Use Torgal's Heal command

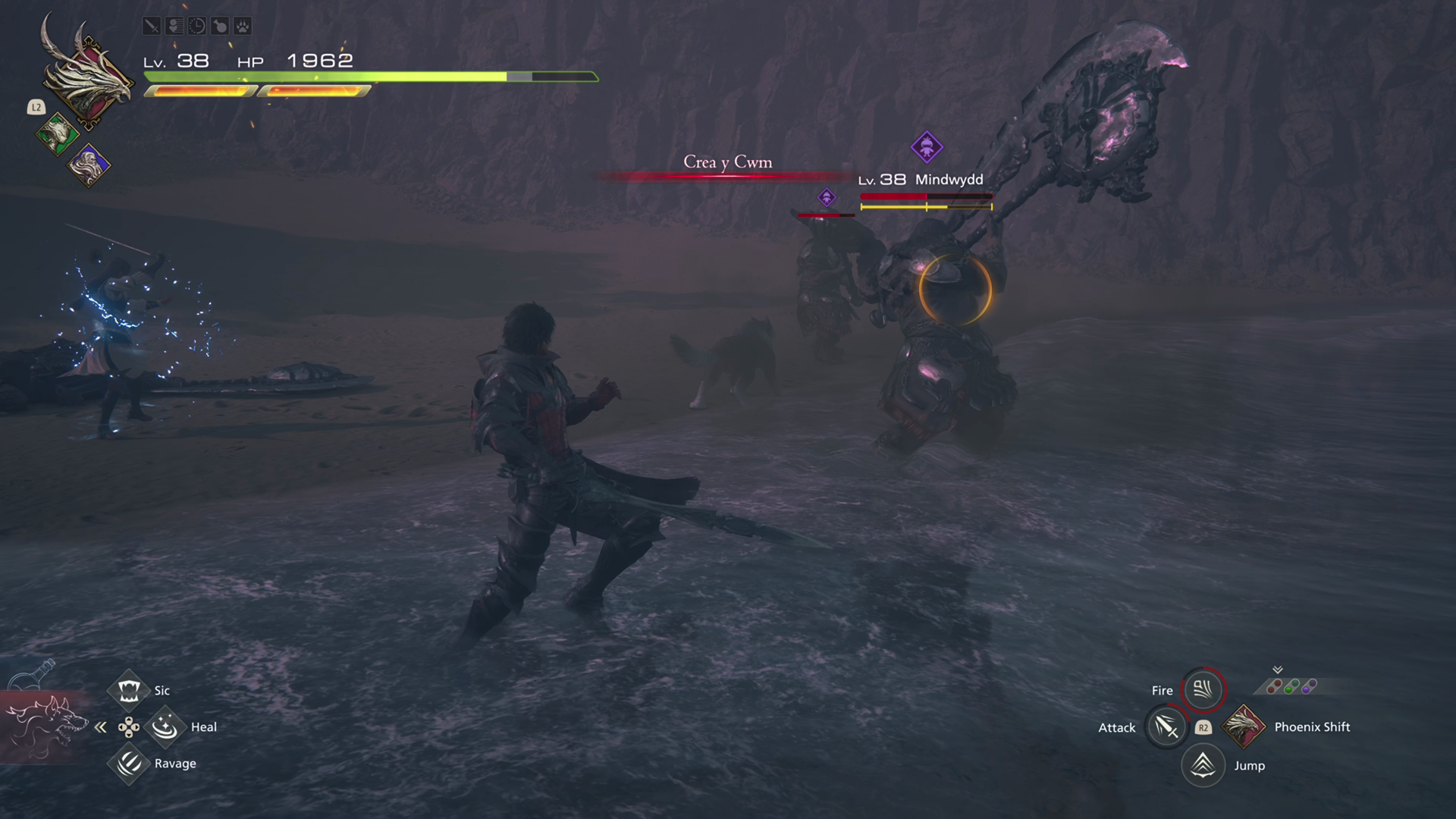point(164,727)
